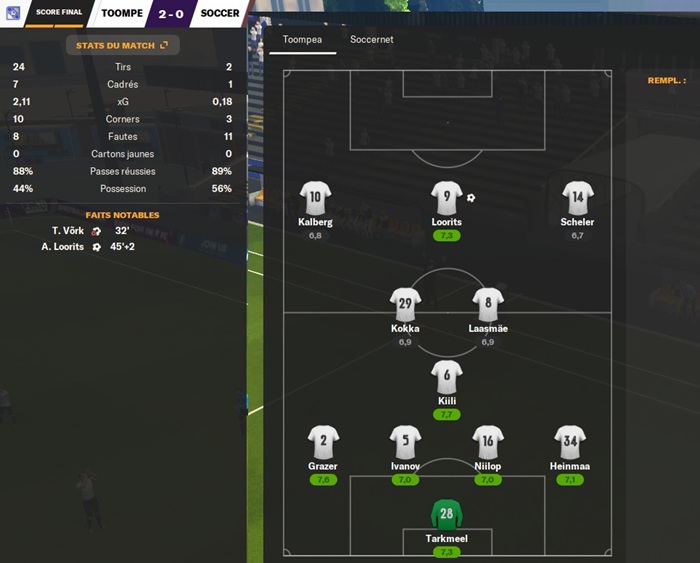Choose right-back Grazer, number 2
700x563 pixels.
click(x=323, y=442)
